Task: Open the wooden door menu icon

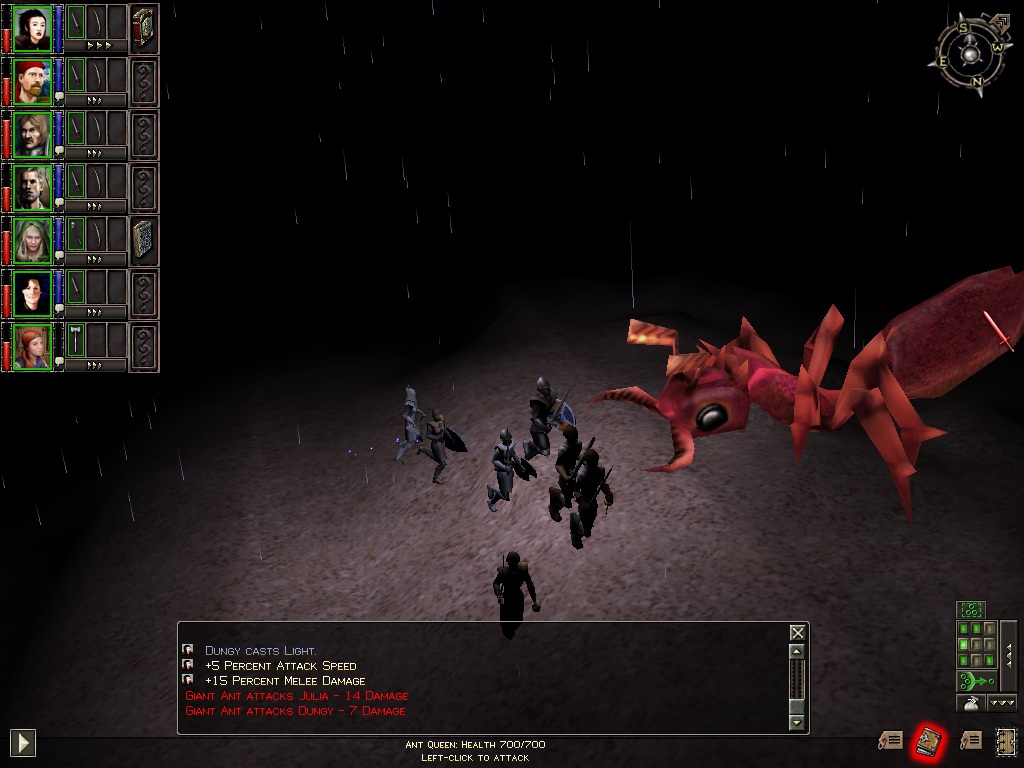Action: tap(1005, 741)
